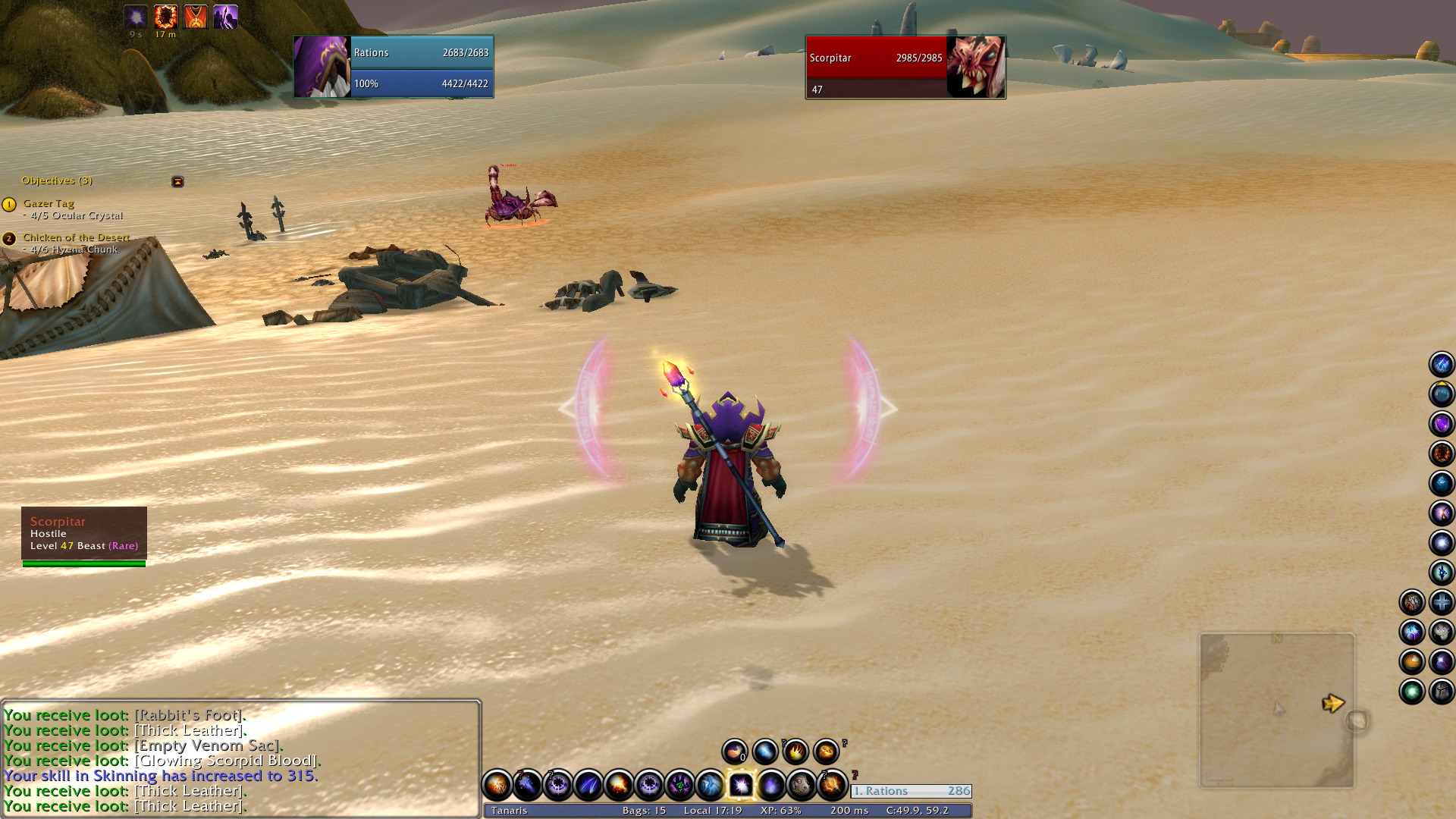Activate the purple shield spell
1456x819 pixels.
click(1442, 424)
